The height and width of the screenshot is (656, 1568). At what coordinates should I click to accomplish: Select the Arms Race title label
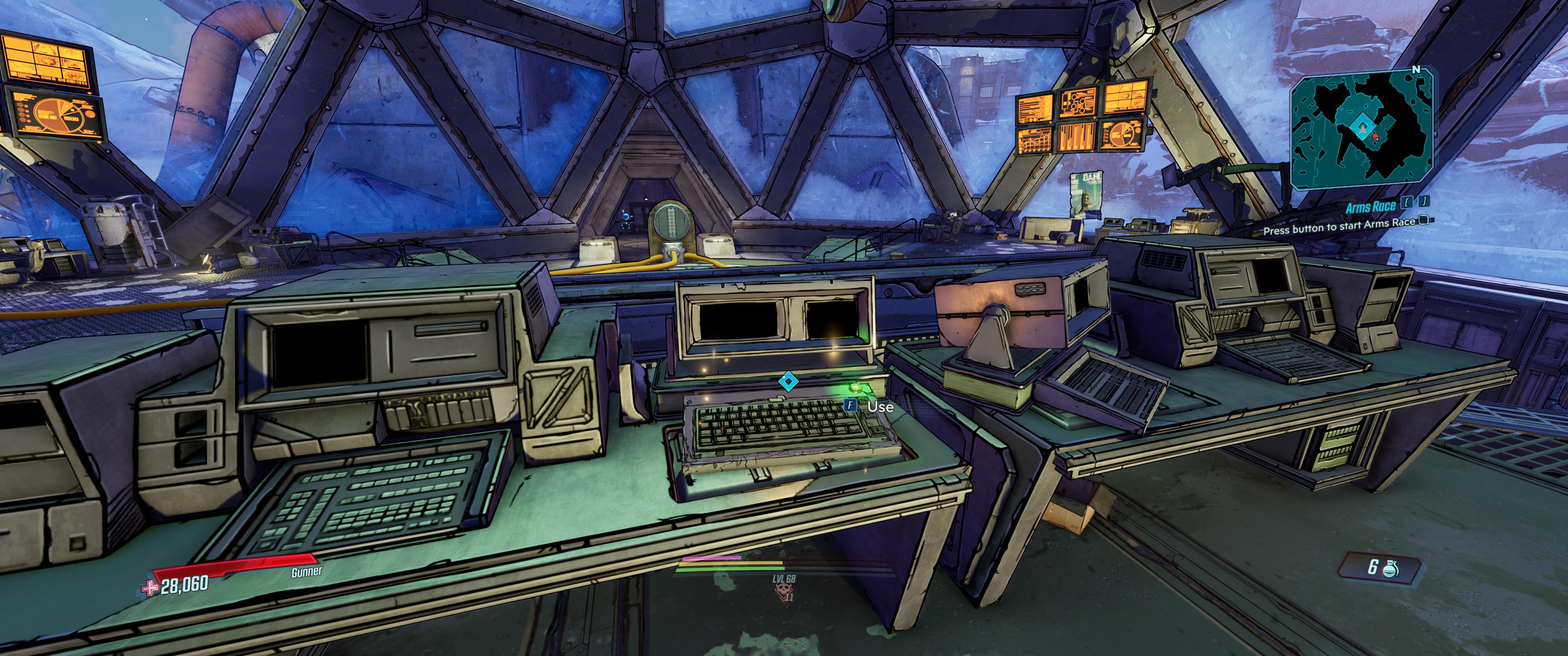point(1371,206)
